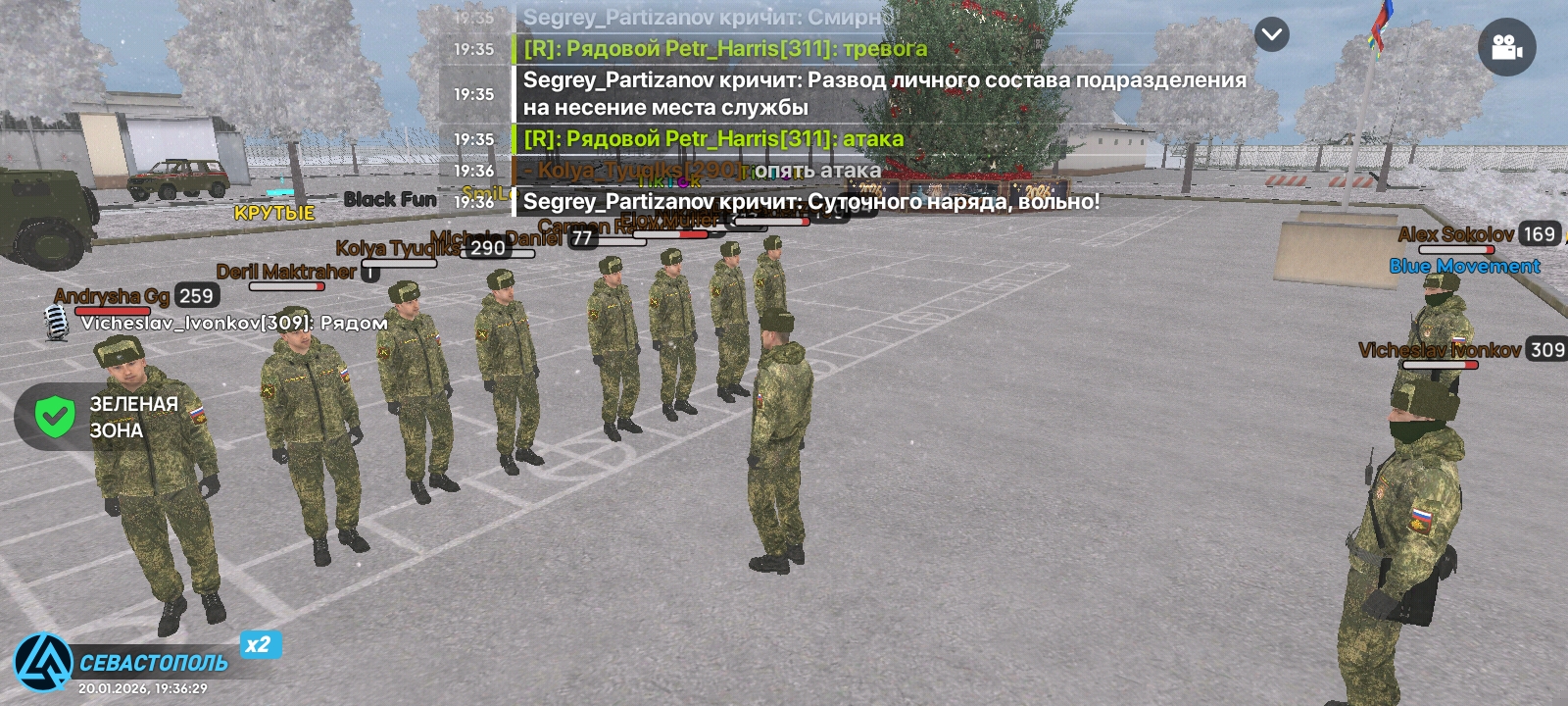Image resolution: width=1568 pixels, height=706 pixels.
Task: Tap the Deril Maktraher name label
Action: click(x=288, y=272)
